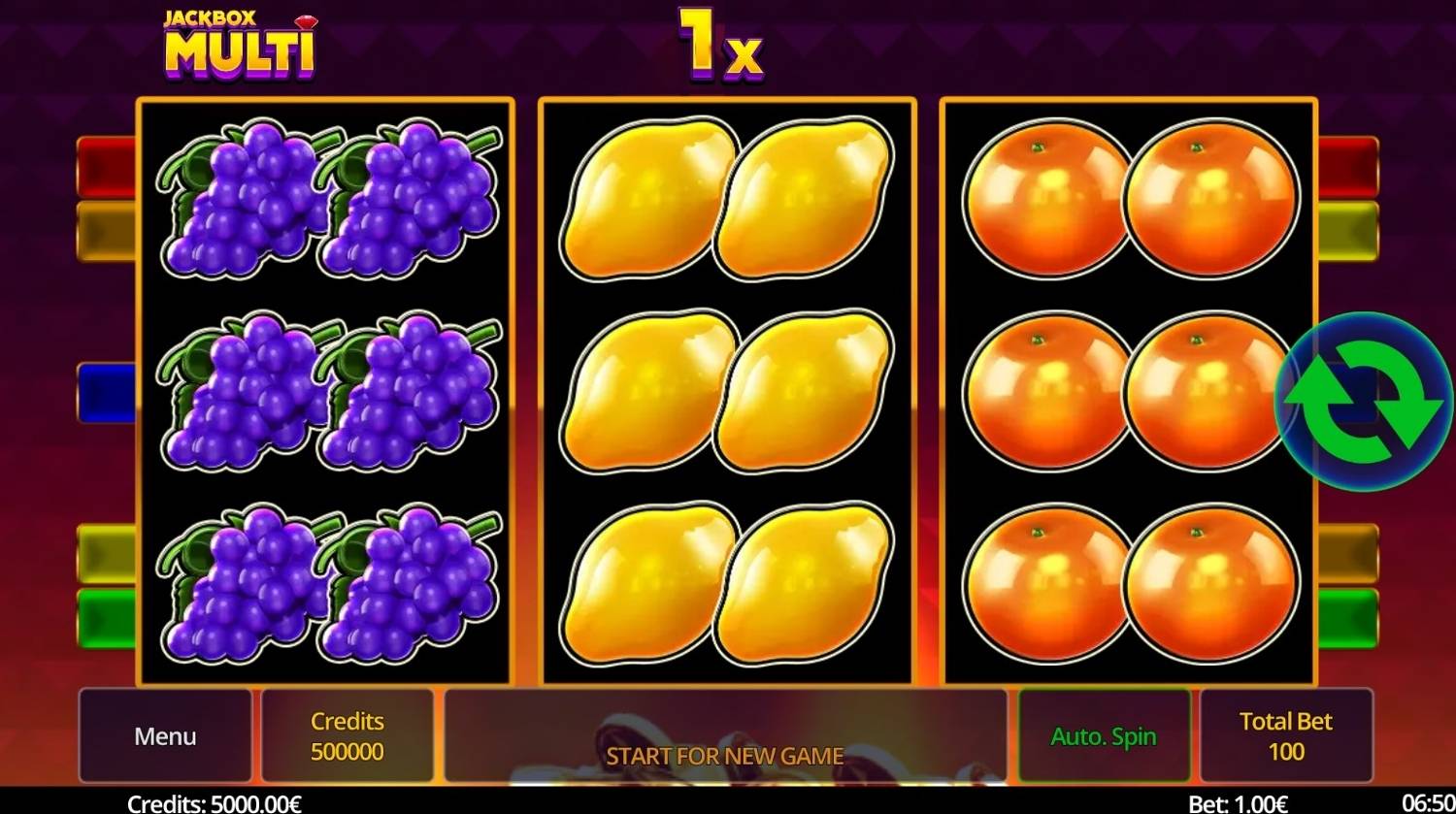The width and height of the screenshot is (1456, 814).
Task: Activate Auto. Spin
Action: (x=1104, y=735)
